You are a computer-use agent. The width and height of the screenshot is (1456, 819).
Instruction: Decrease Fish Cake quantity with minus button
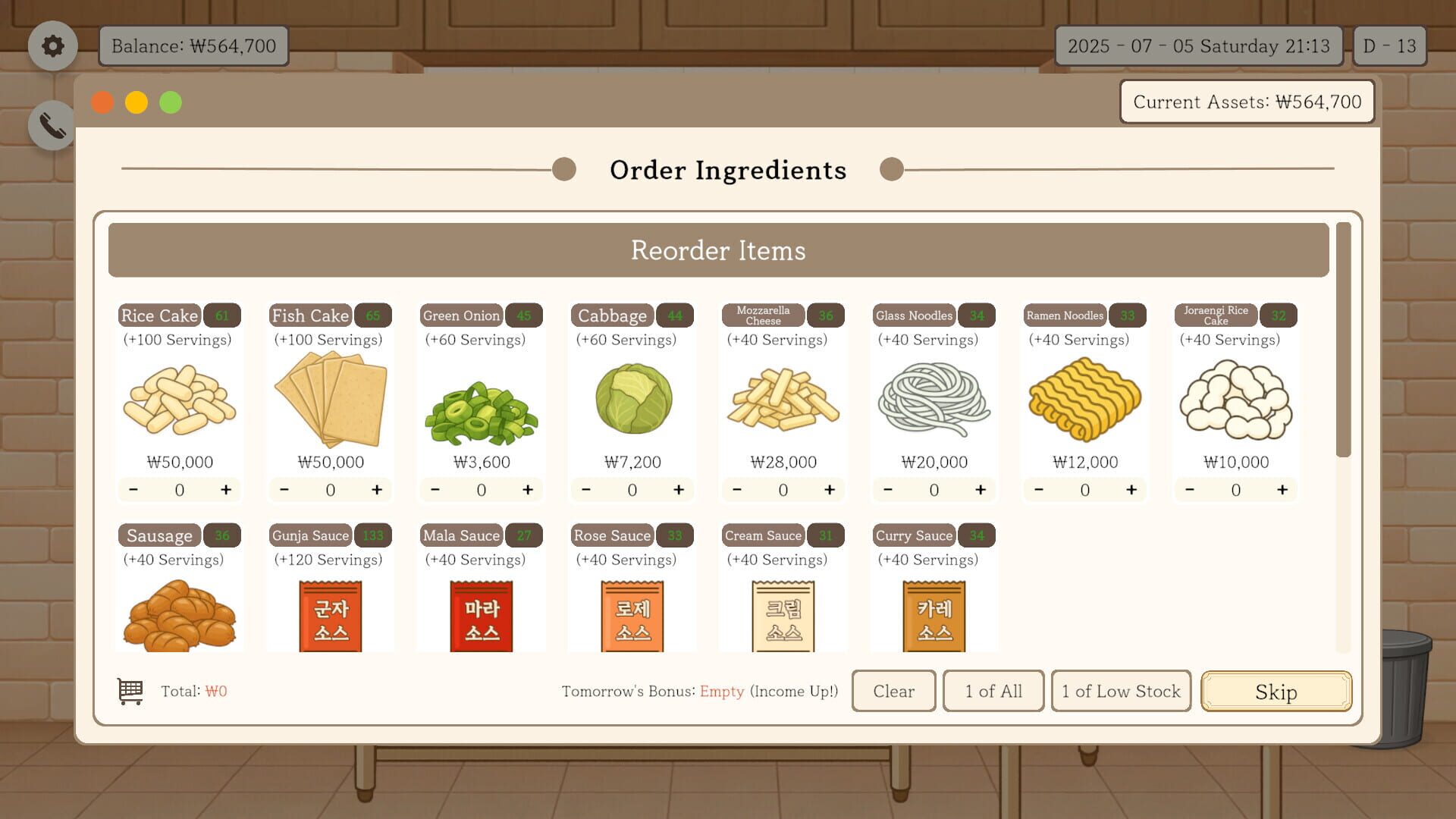(284, 490)
